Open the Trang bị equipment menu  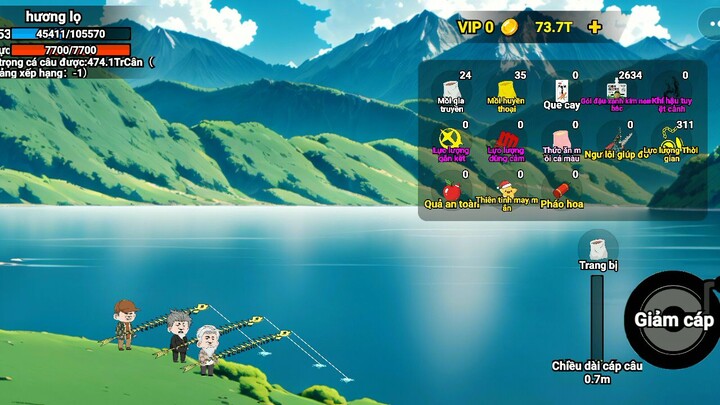[598, 249]
